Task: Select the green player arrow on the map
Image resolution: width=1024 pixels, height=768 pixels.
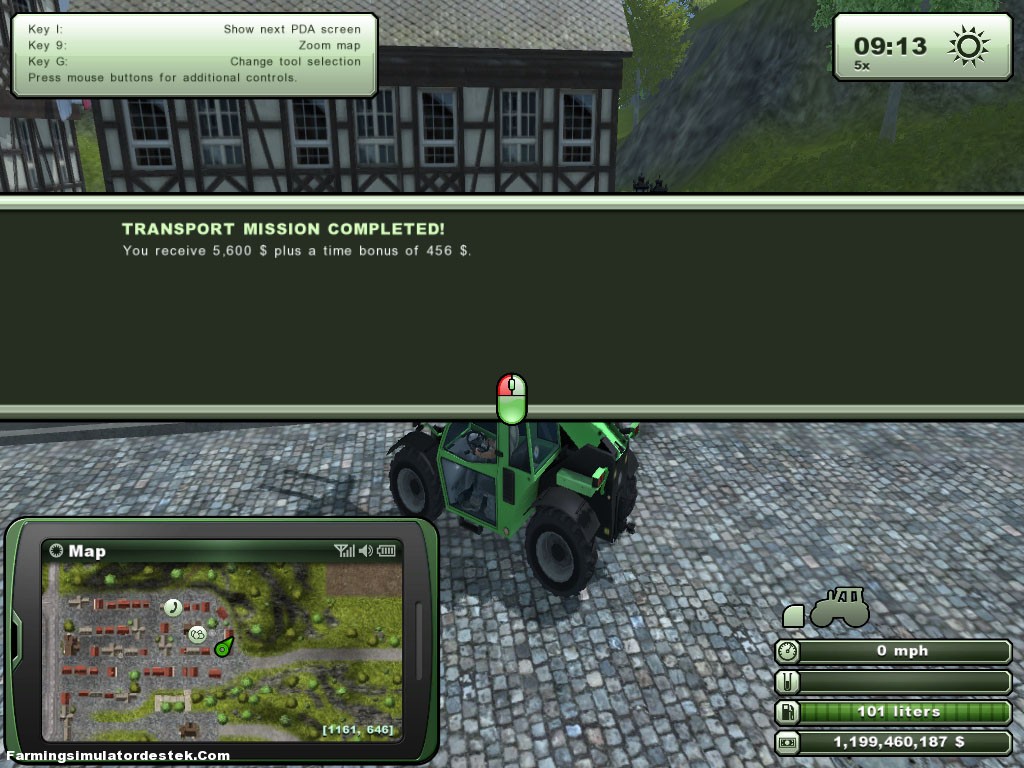Action: point(222,647)
